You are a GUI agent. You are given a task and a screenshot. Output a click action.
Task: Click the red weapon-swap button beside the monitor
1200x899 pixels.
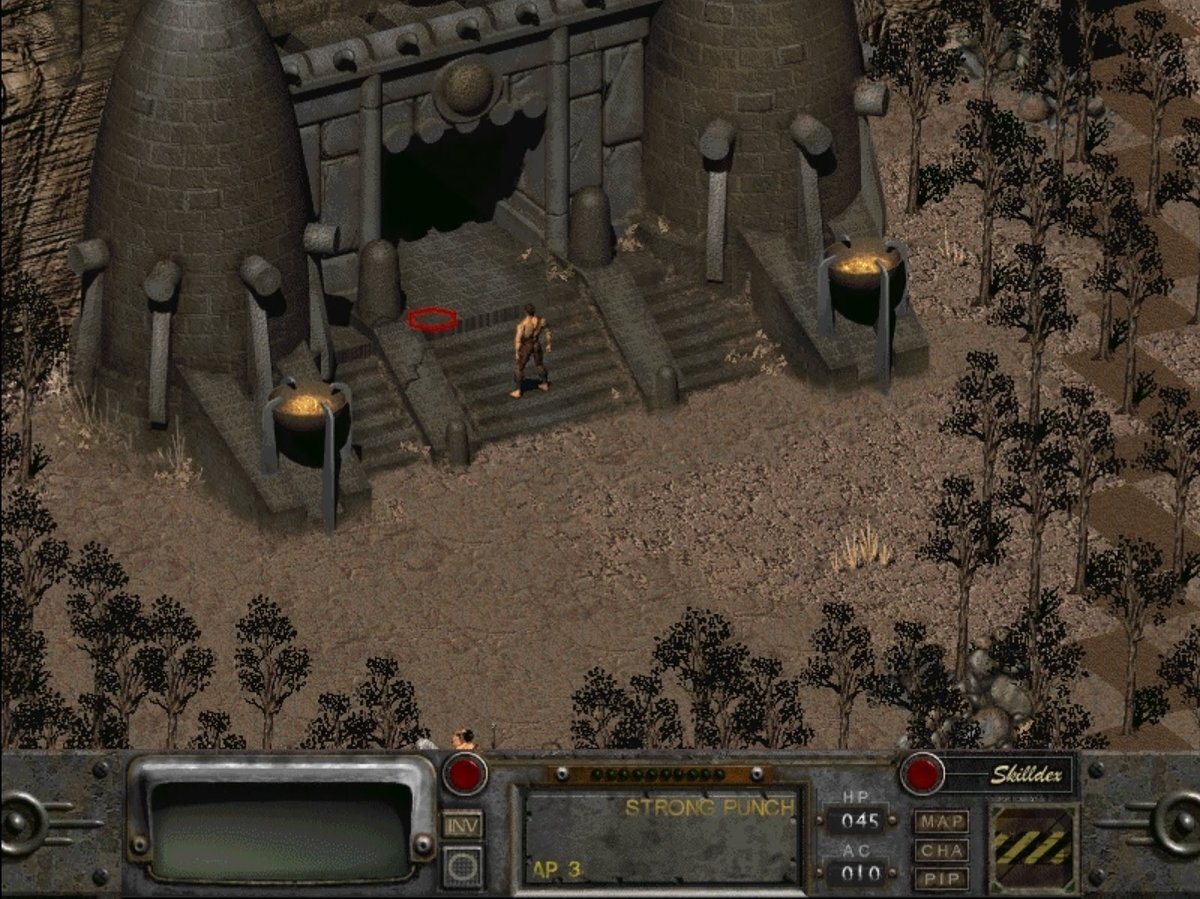click(x=465, y=774)
